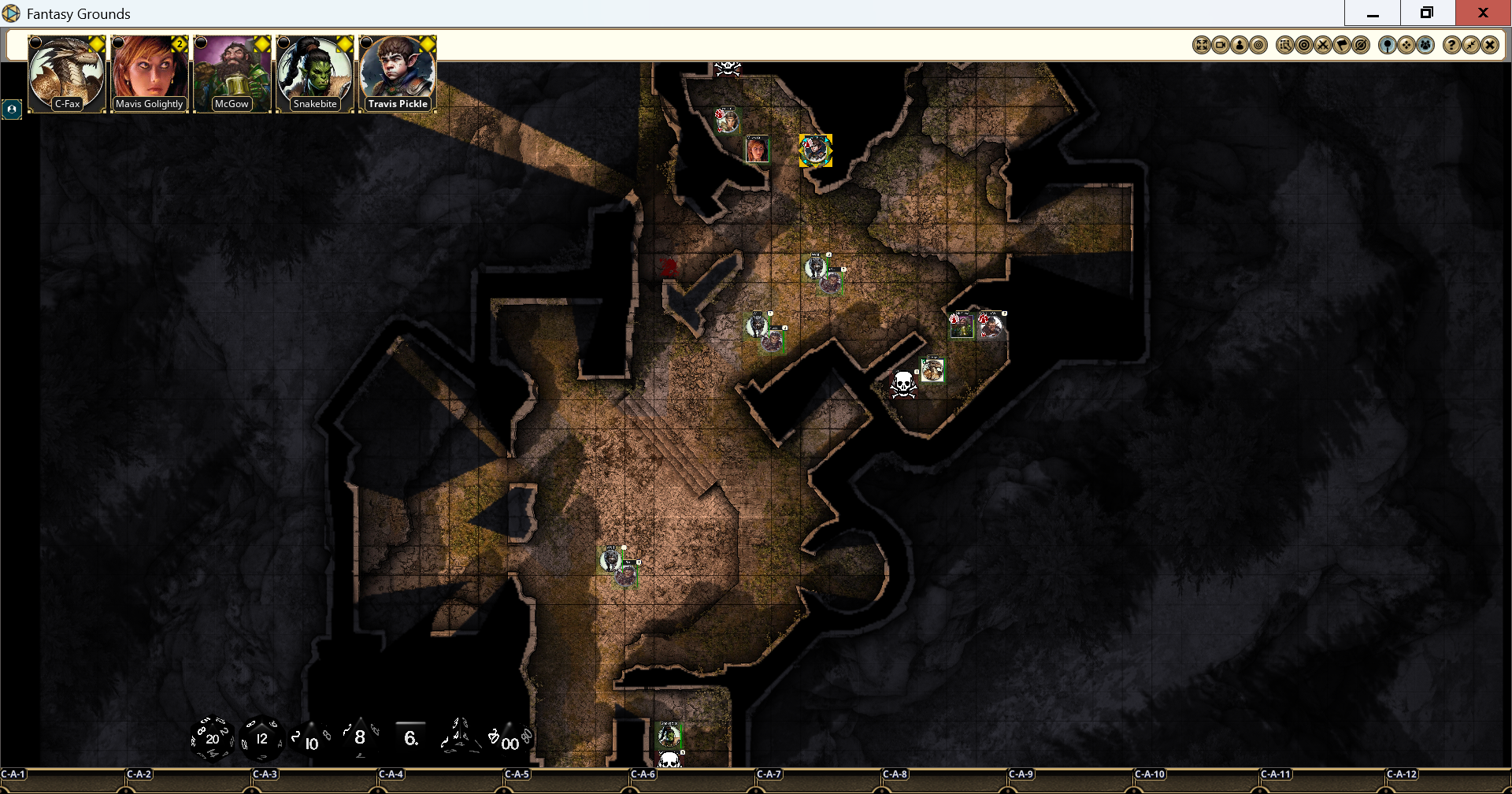
Task: Roll the d10 die
Action: 309,740
